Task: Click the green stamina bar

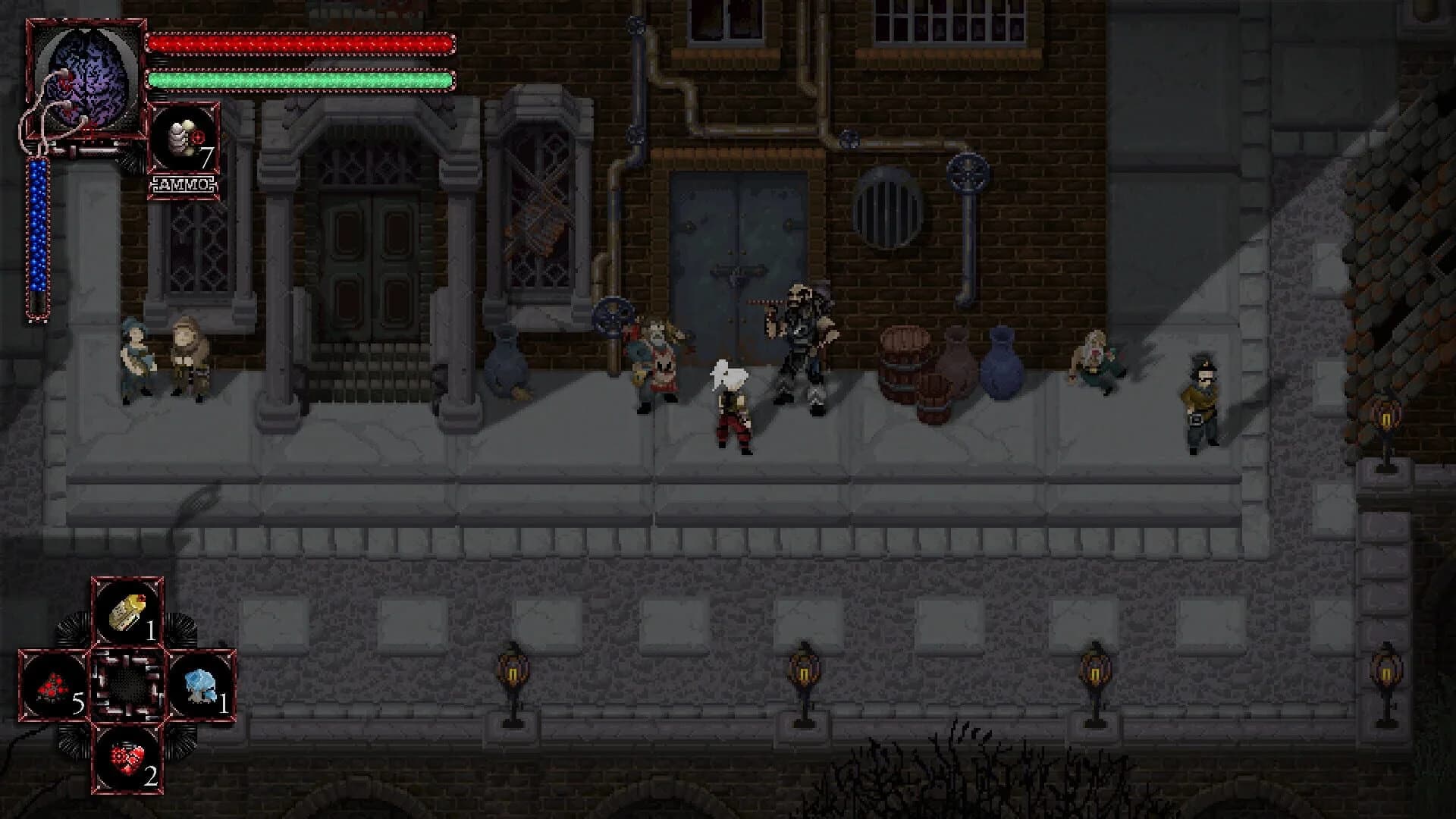Action: click(x=303, y=78)
